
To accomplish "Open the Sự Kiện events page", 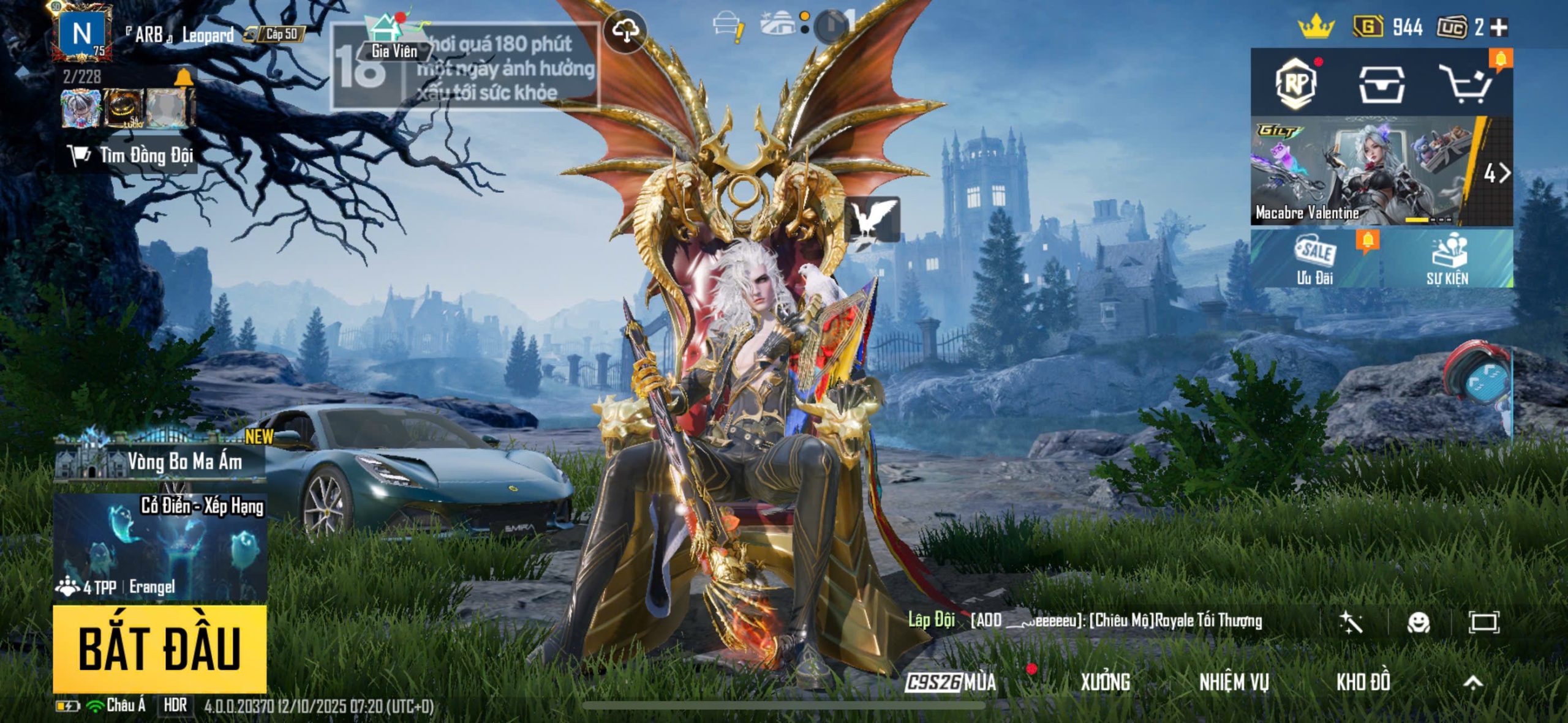I will (x=1447, y=260).
